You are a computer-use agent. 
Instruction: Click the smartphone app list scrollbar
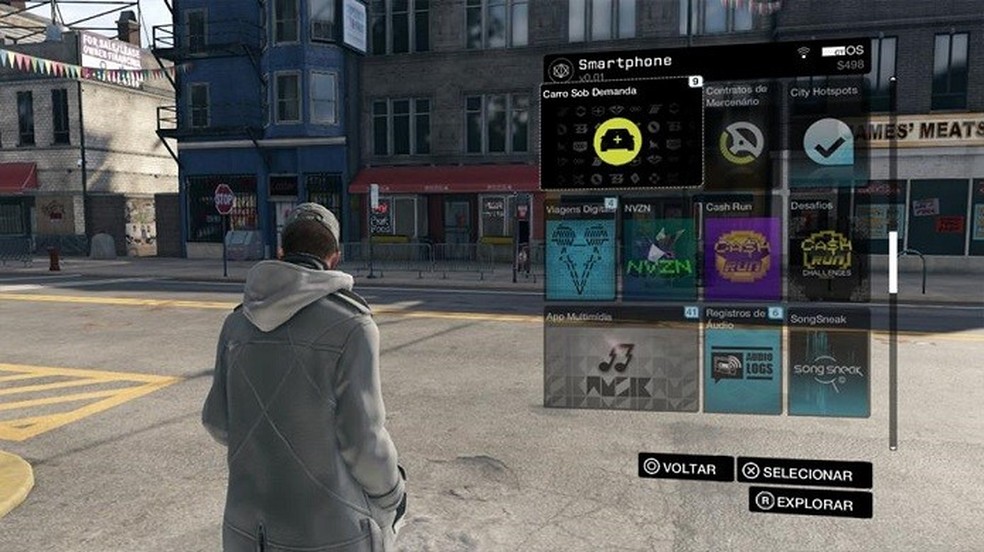click(893, 262)
